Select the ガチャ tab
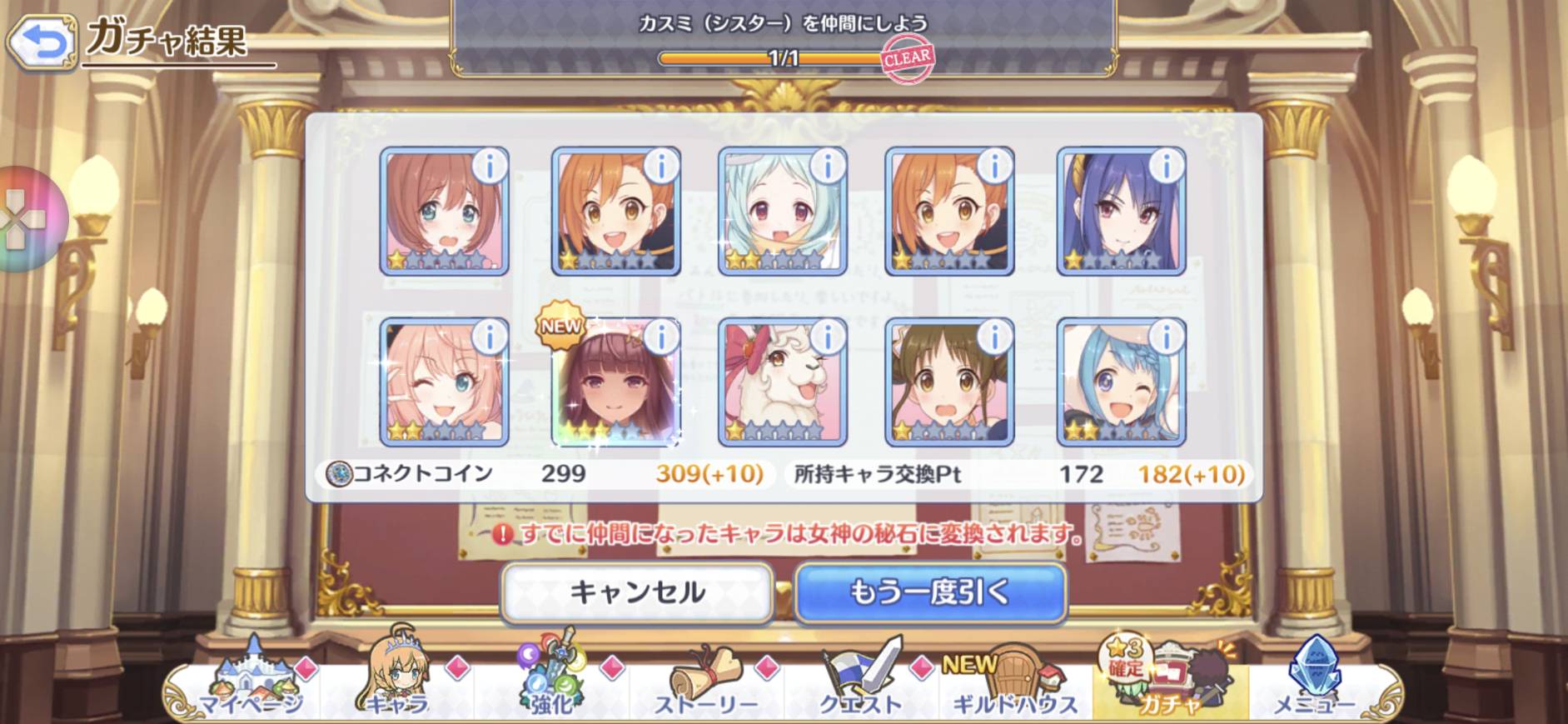 (1169, 683)
